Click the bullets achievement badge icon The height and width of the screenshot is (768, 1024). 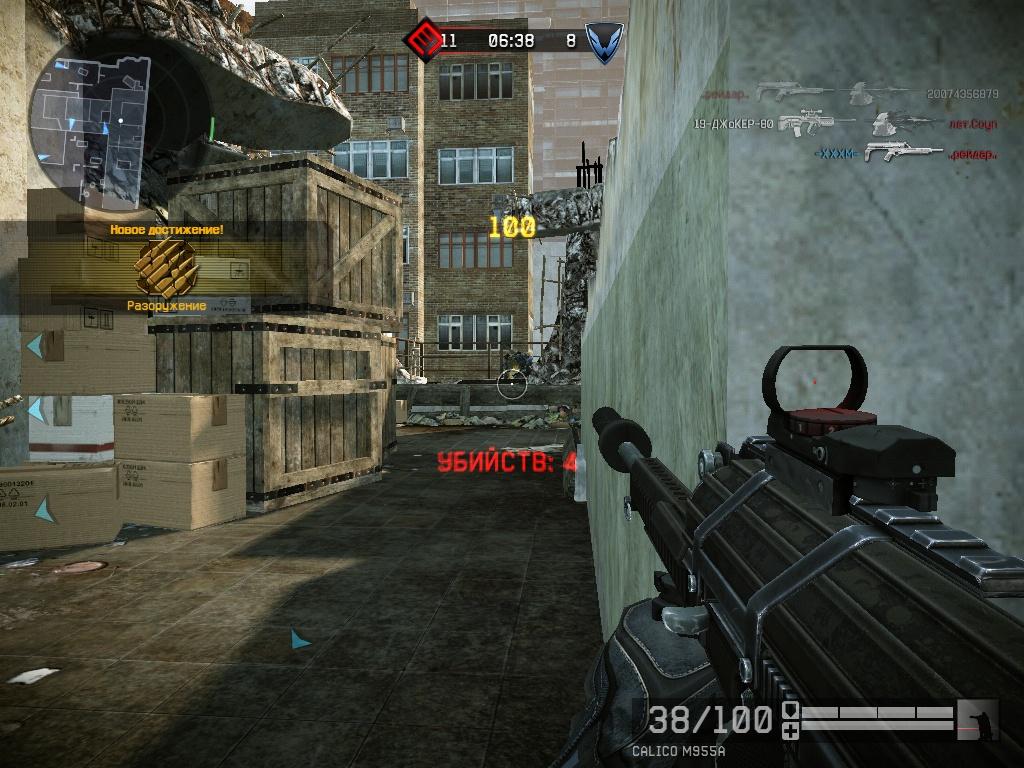pos(165,268)
